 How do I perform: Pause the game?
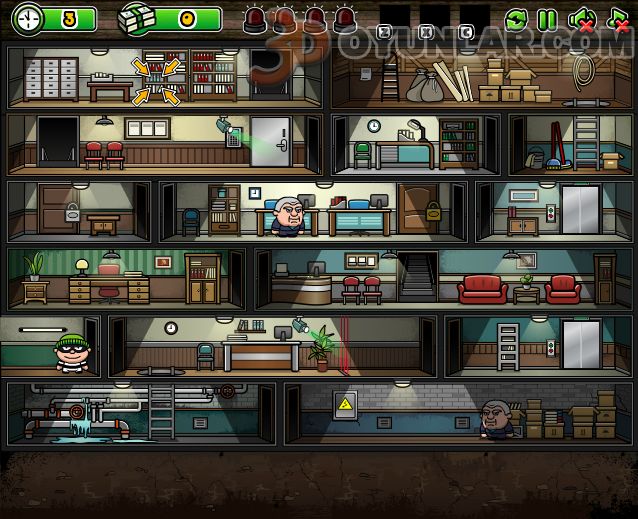point(547,19)
